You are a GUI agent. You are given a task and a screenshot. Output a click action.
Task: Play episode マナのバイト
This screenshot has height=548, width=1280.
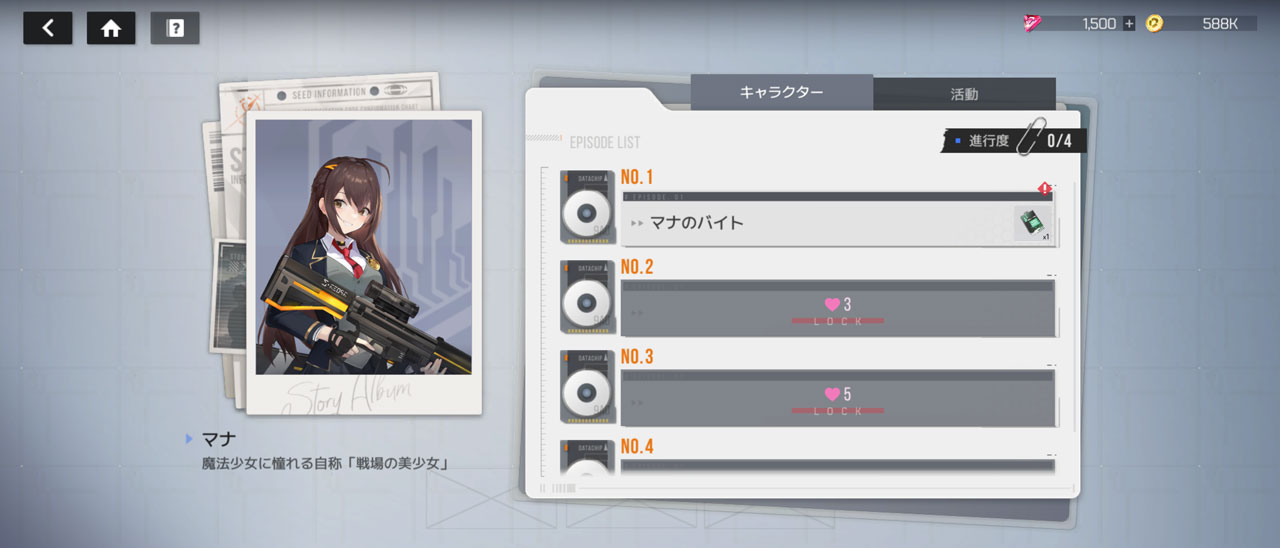pyautogui.click(x=810, y=223)
